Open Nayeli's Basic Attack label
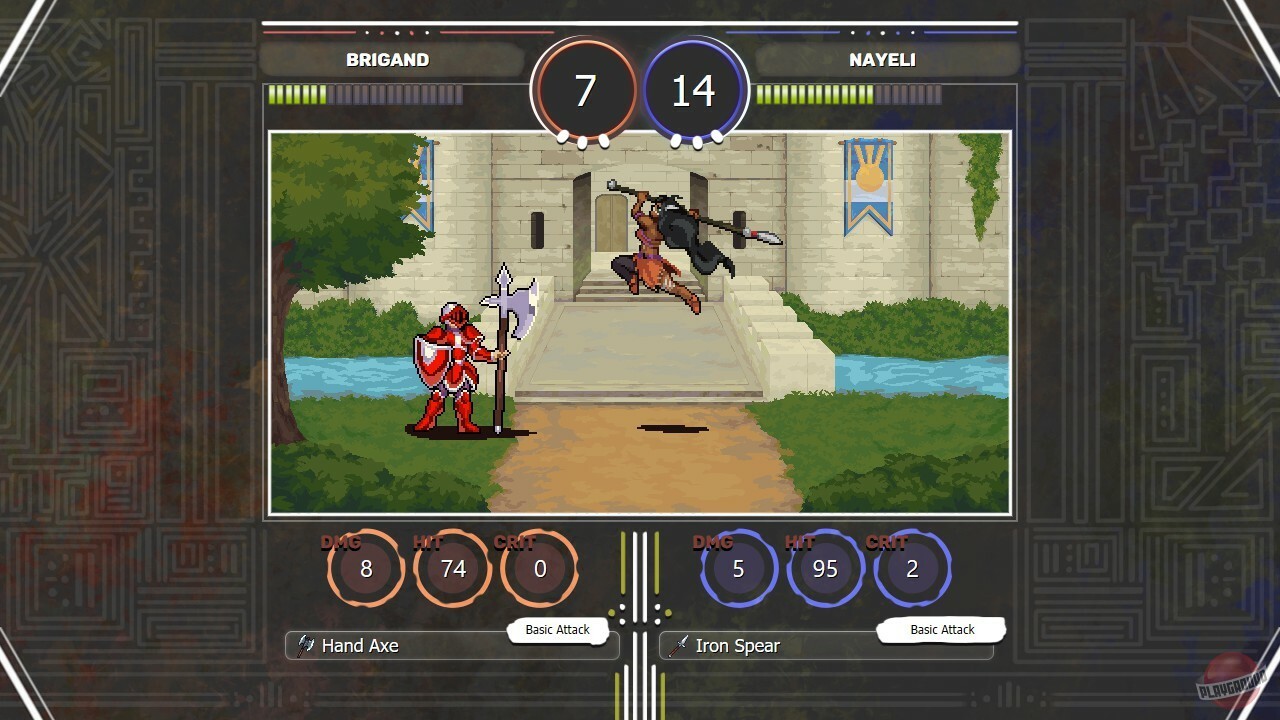Viewport: 1280px width, 720px height. pos(939,629)
